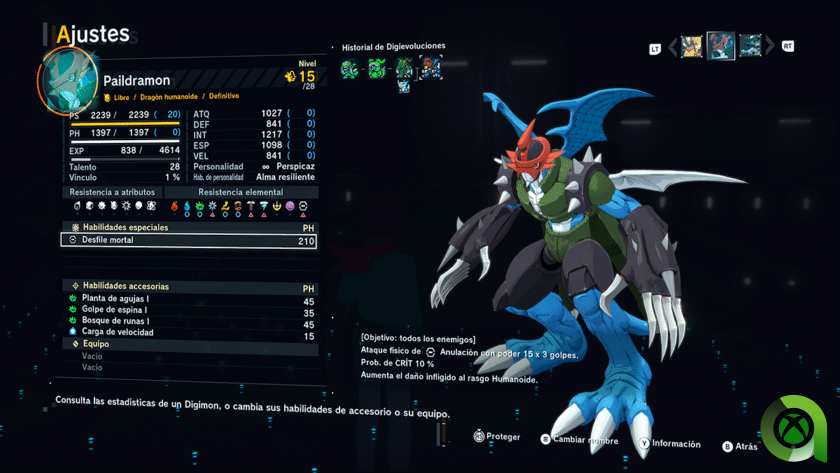Choose the Planta de agujas I skill
Image resolution: width=840 pixels, height=473 pixels.
[x=188, y=301]
